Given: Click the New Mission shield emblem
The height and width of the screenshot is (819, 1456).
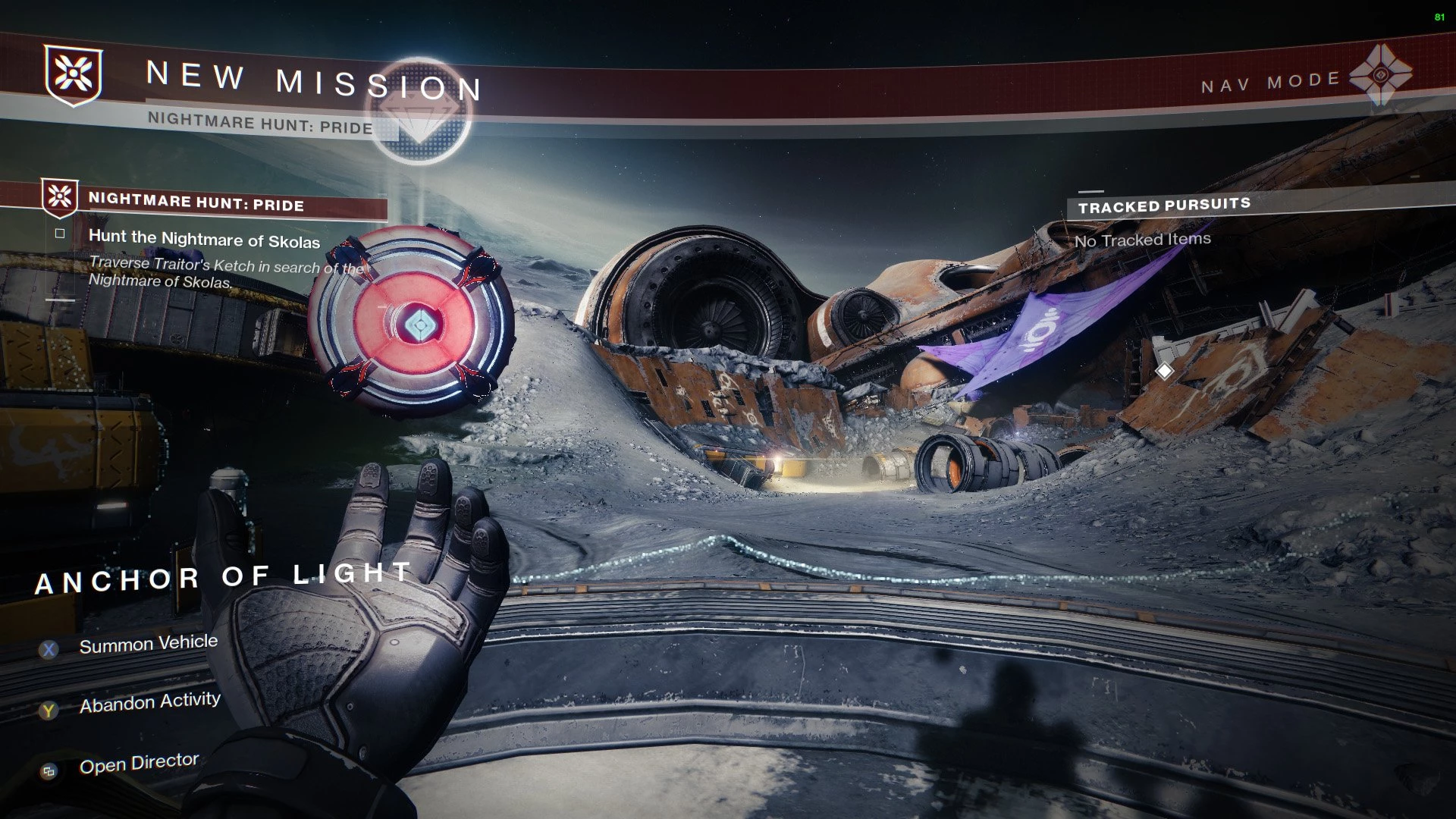Looking at the screenshot, I should coord(73,74).
